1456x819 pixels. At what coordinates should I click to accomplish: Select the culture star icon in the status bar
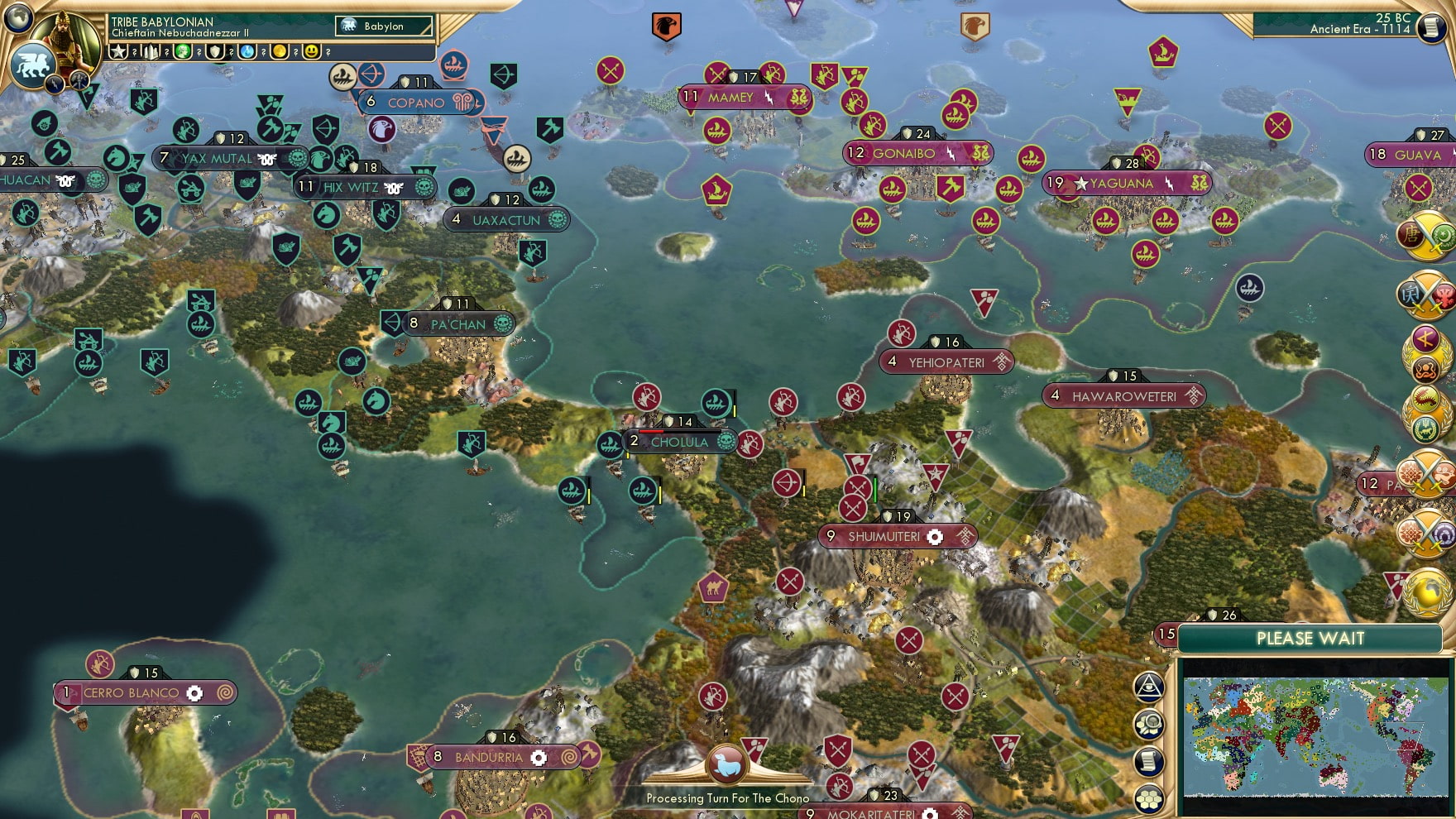click(x=117, y=52)
